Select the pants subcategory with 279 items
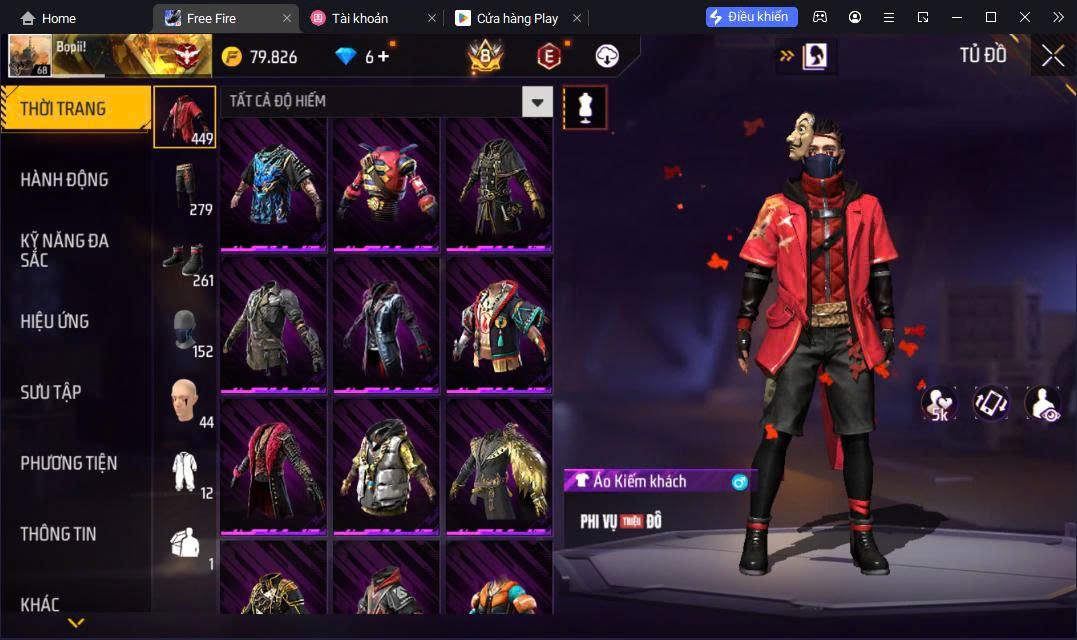This screenshot has height=640, width=1077. tap(185, 188)
